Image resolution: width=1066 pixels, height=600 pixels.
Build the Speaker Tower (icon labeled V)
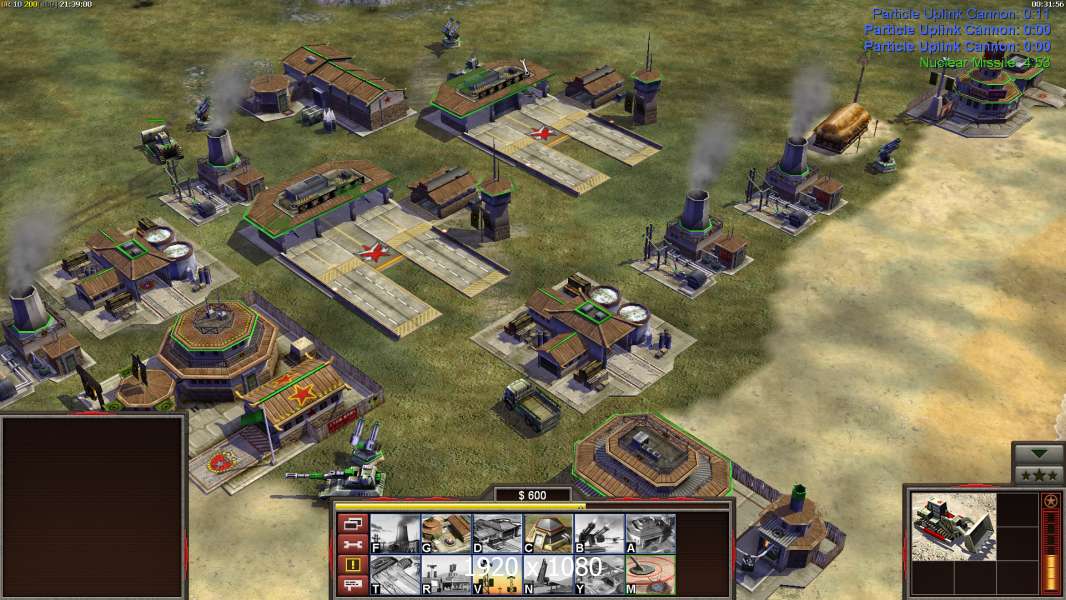click(x=497, y=574)
